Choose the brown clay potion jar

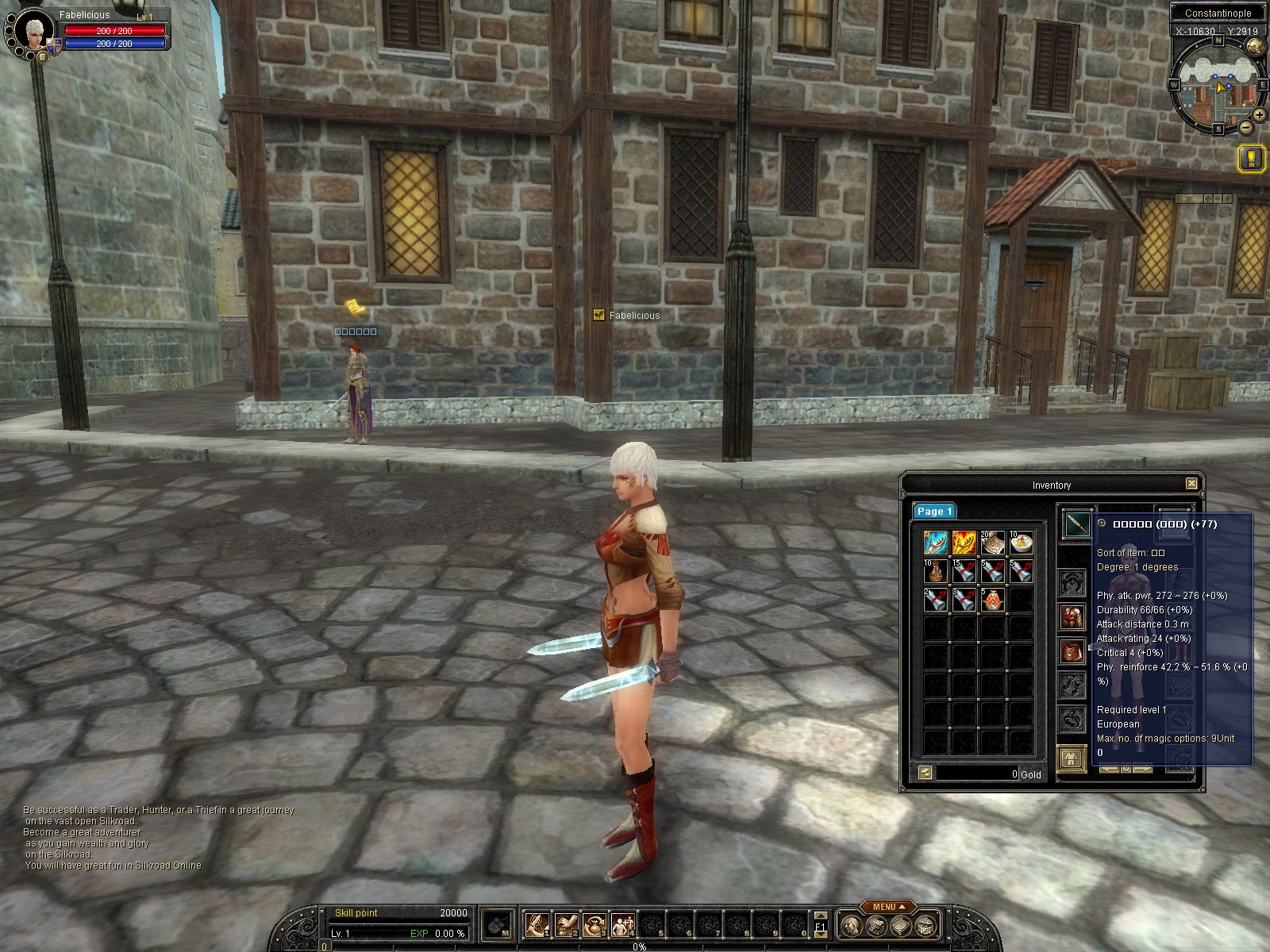coord(936,571)
